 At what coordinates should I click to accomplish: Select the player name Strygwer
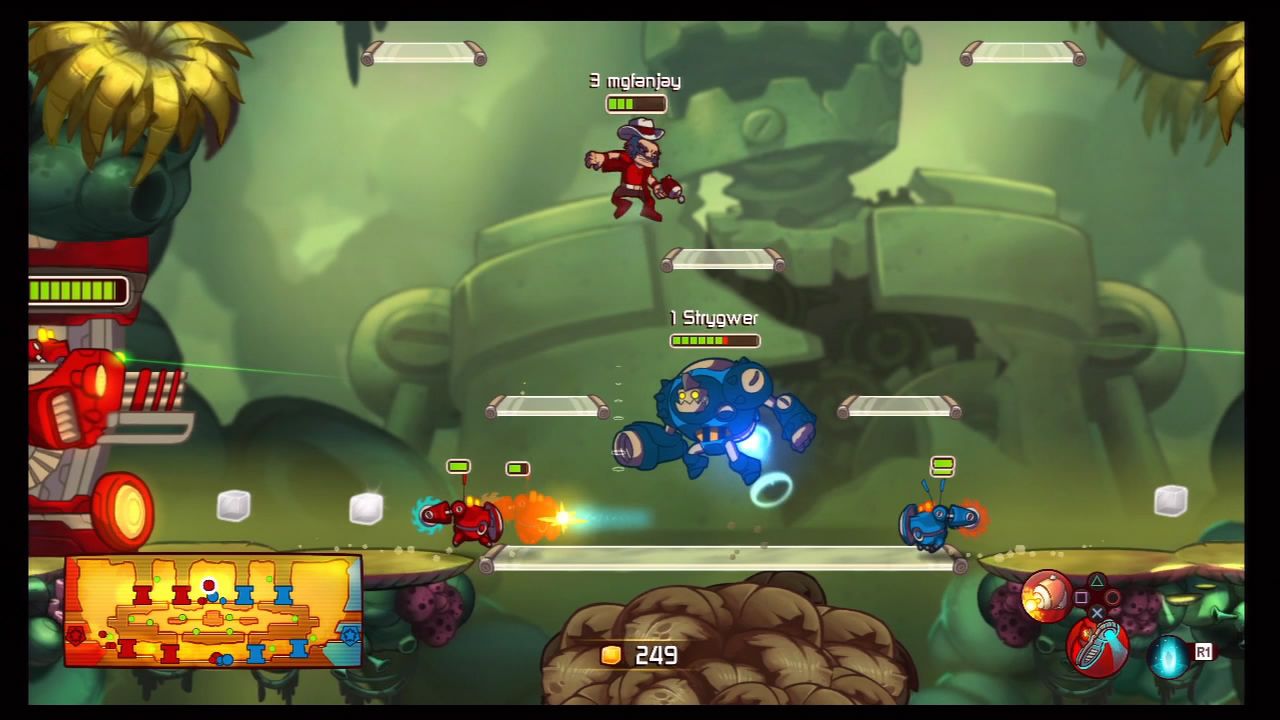[714, 317]
